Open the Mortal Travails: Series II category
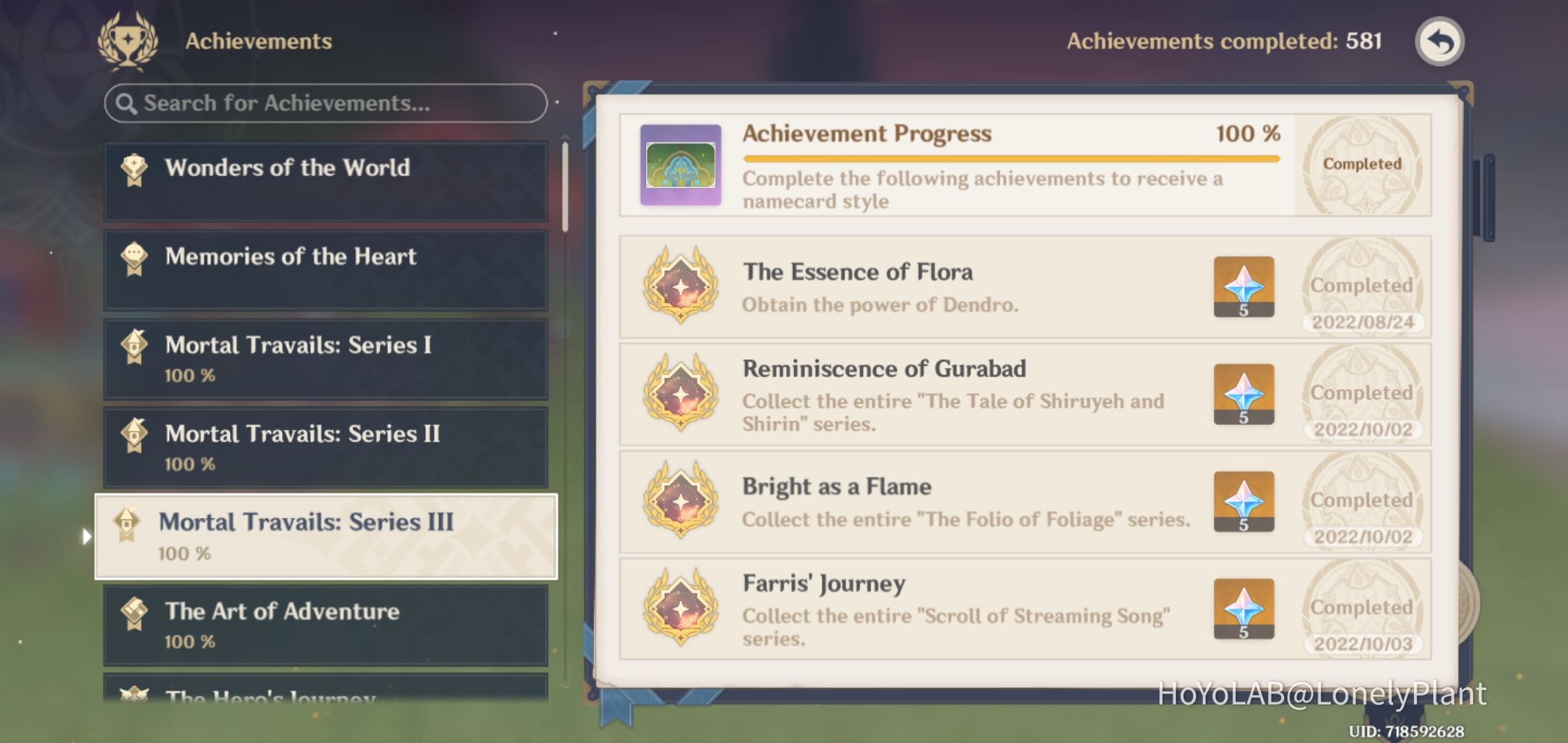Viewport: 1568px width, 743px height. 323,447
